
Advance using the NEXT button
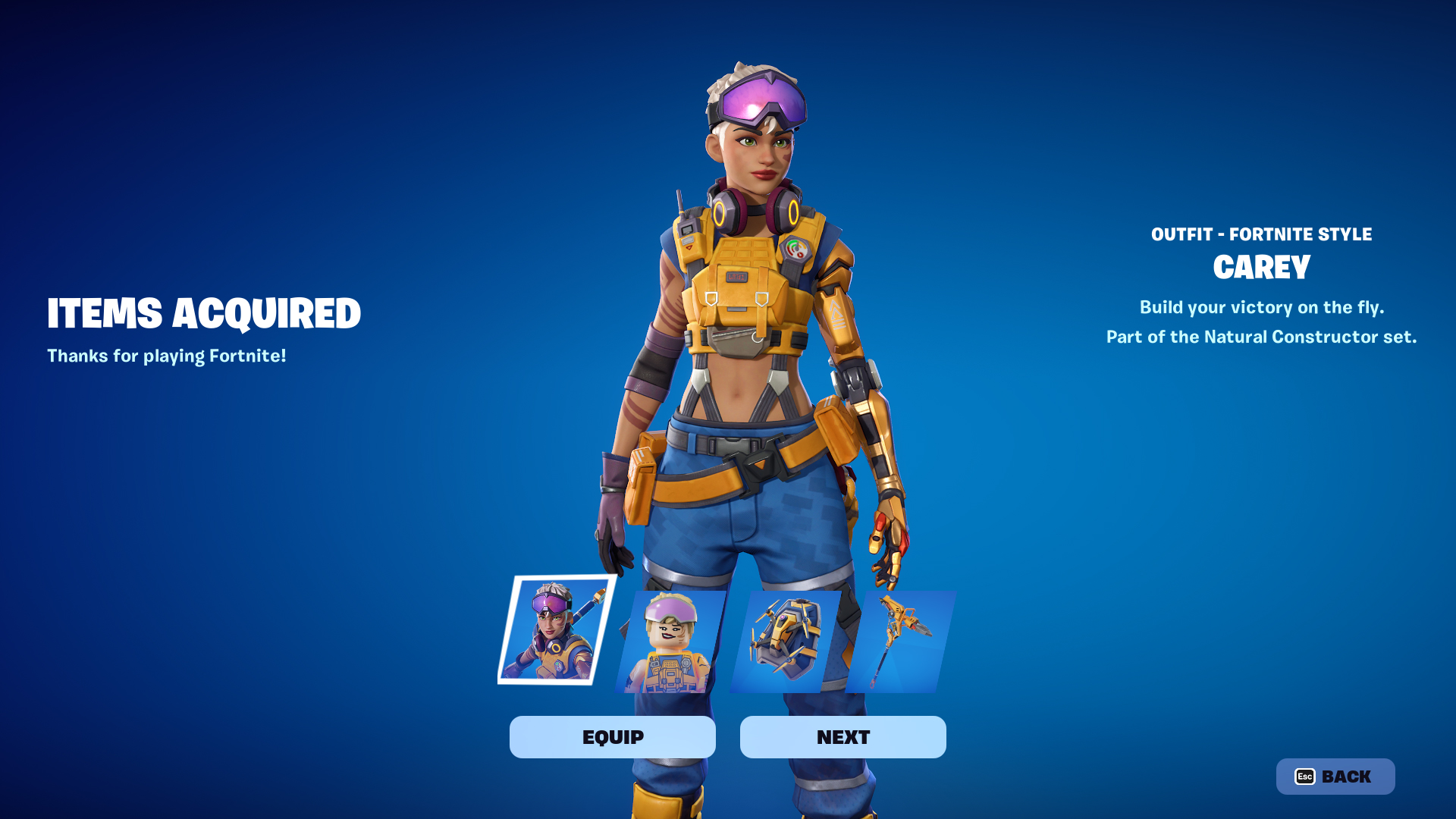coord(843,736)
